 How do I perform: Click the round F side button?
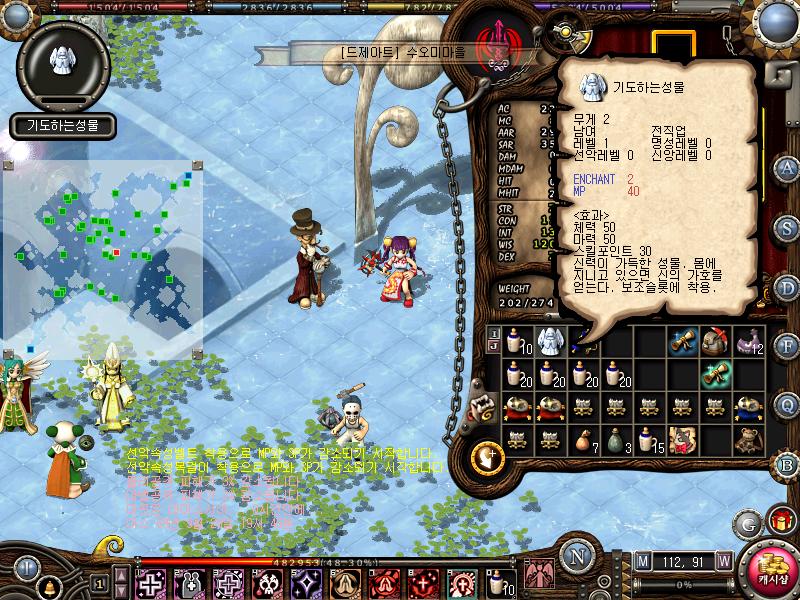pyautogui.click(x=788, y=345)
